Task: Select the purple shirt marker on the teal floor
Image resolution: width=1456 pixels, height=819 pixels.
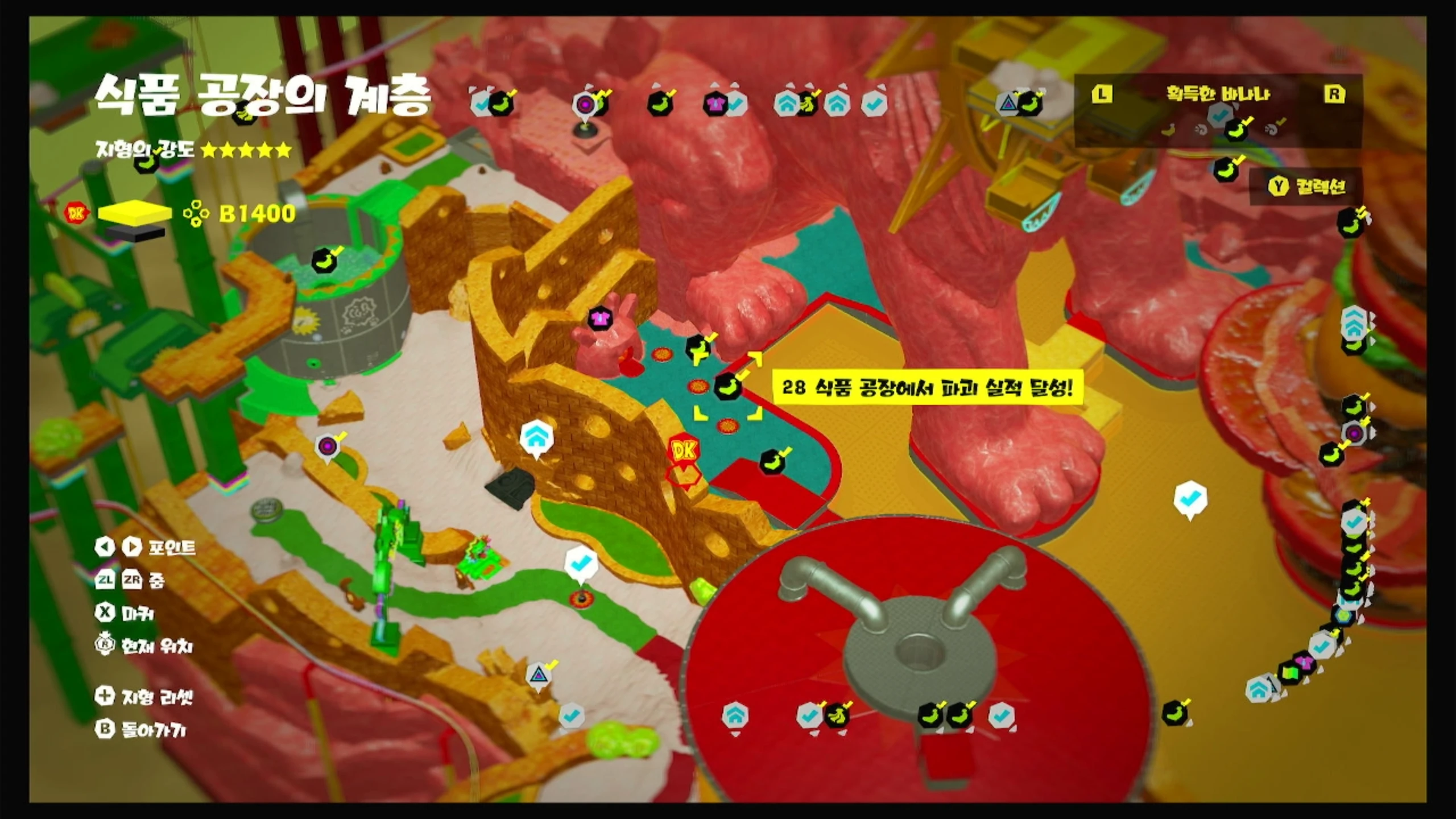Action: click(x=599, y=318)
